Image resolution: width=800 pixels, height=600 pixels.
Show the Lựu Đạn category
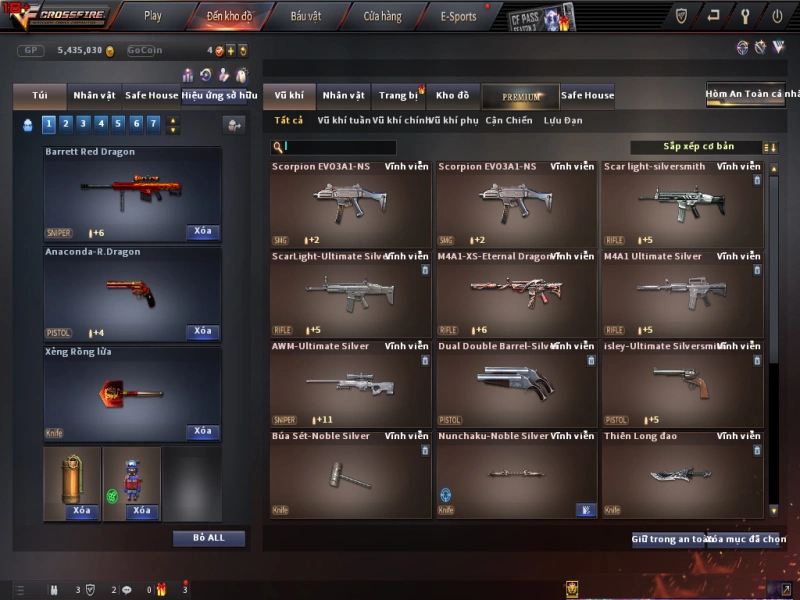563,121
